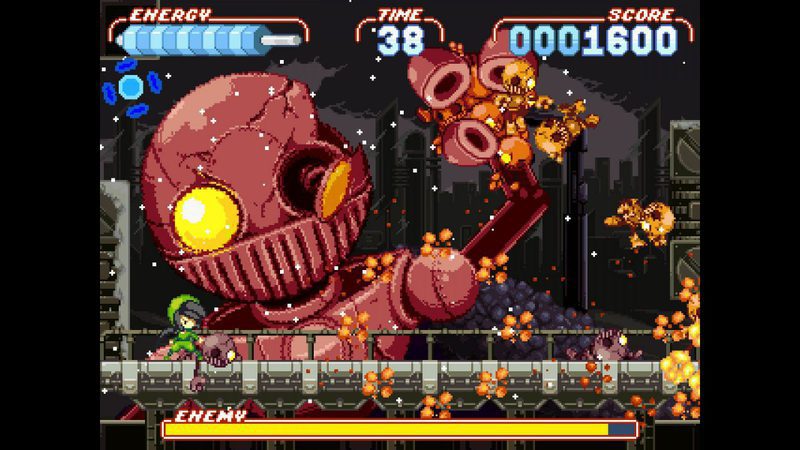
Task: Click the blue orb weapon icon
Action: [x=130, y=87]
